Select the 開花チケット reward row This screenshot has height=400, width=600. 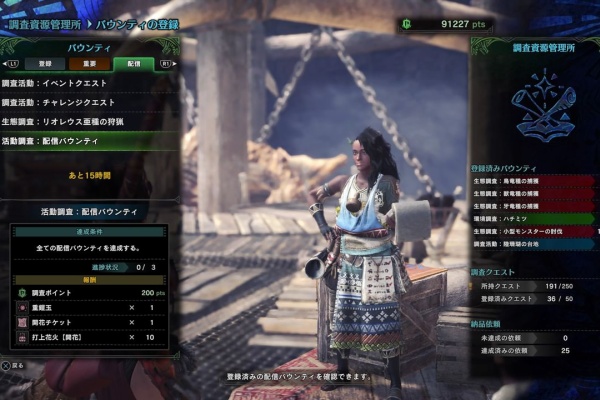[90, 324]
